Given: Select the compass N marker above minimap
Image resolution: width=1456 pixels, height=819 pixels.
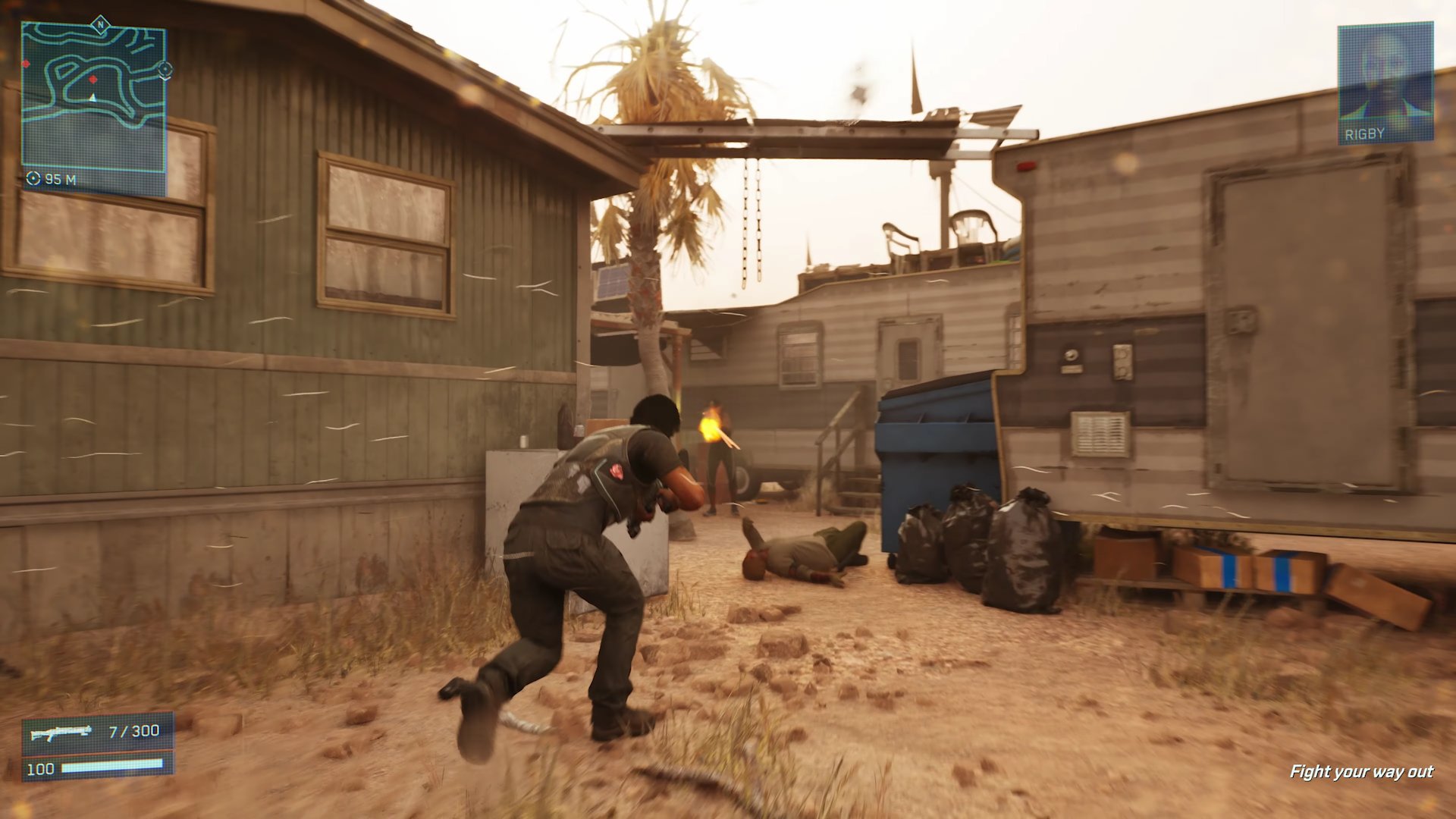Looking at the screenshot, I should pos(101,24).
